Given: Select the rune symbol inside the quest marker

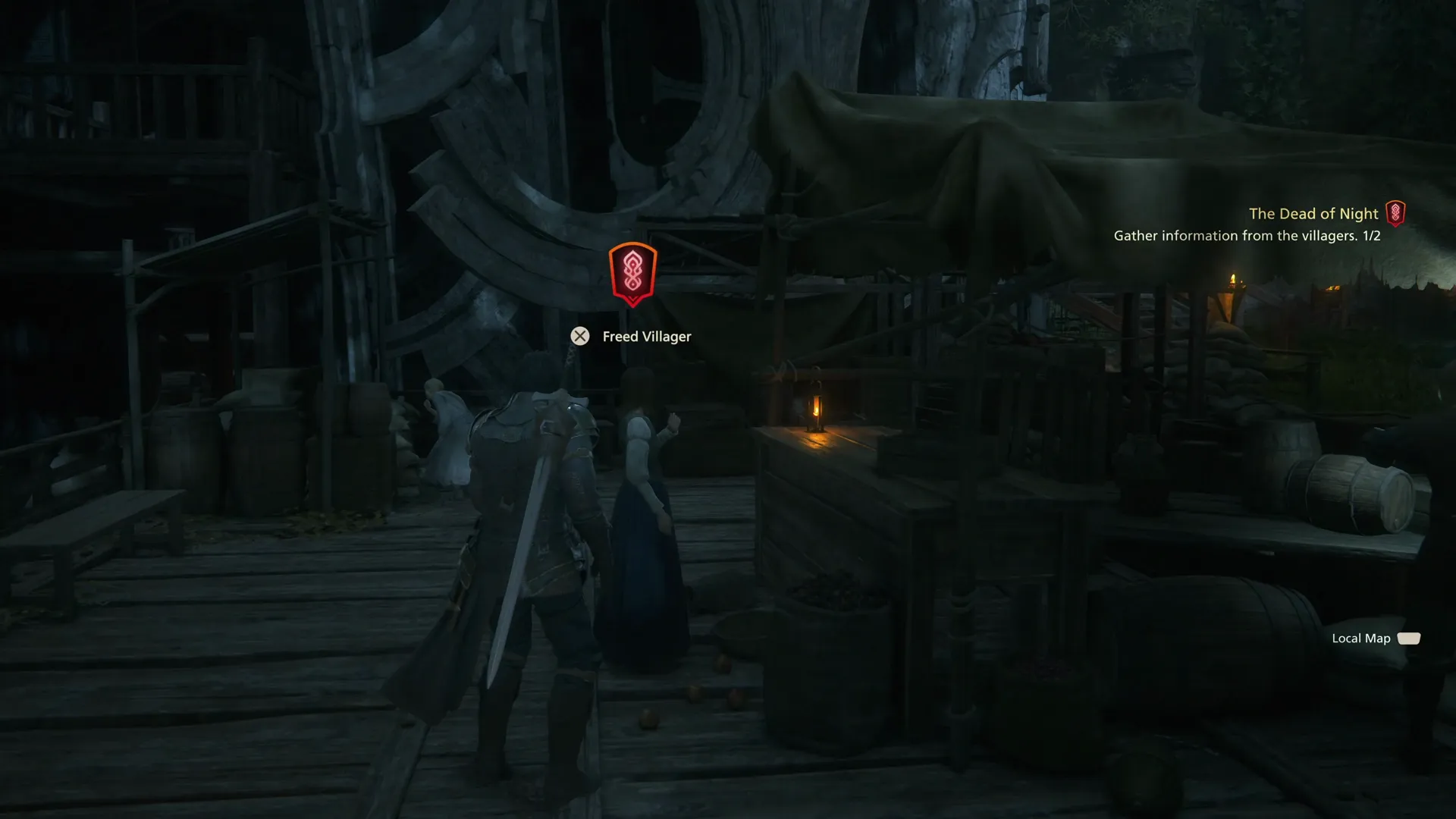Looking at the screenshot, I should point(632,271).
